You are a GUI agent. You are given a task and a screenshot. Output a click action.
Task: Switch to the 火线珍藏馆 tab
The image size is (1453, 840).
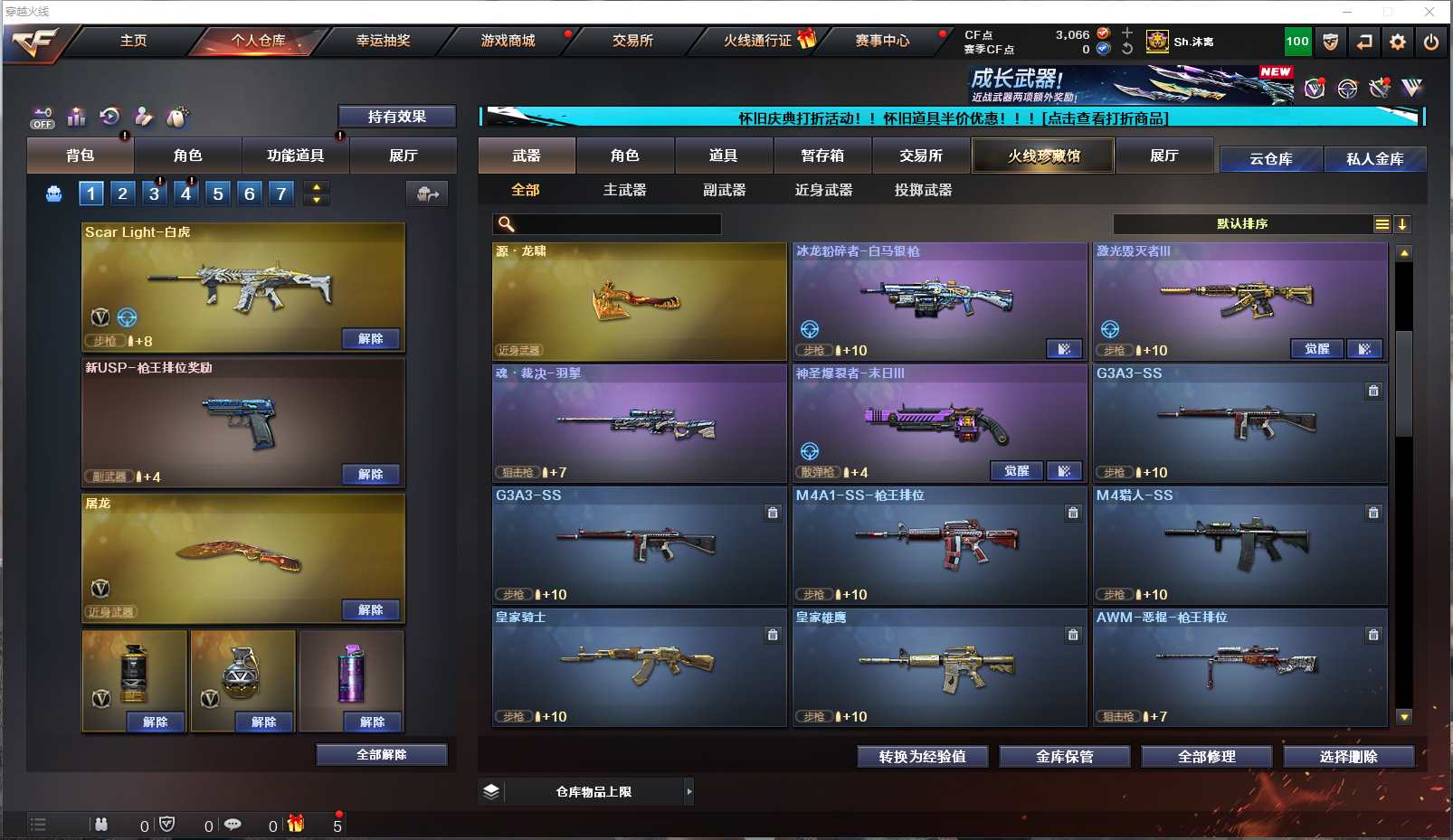[x=1043, y=156]
